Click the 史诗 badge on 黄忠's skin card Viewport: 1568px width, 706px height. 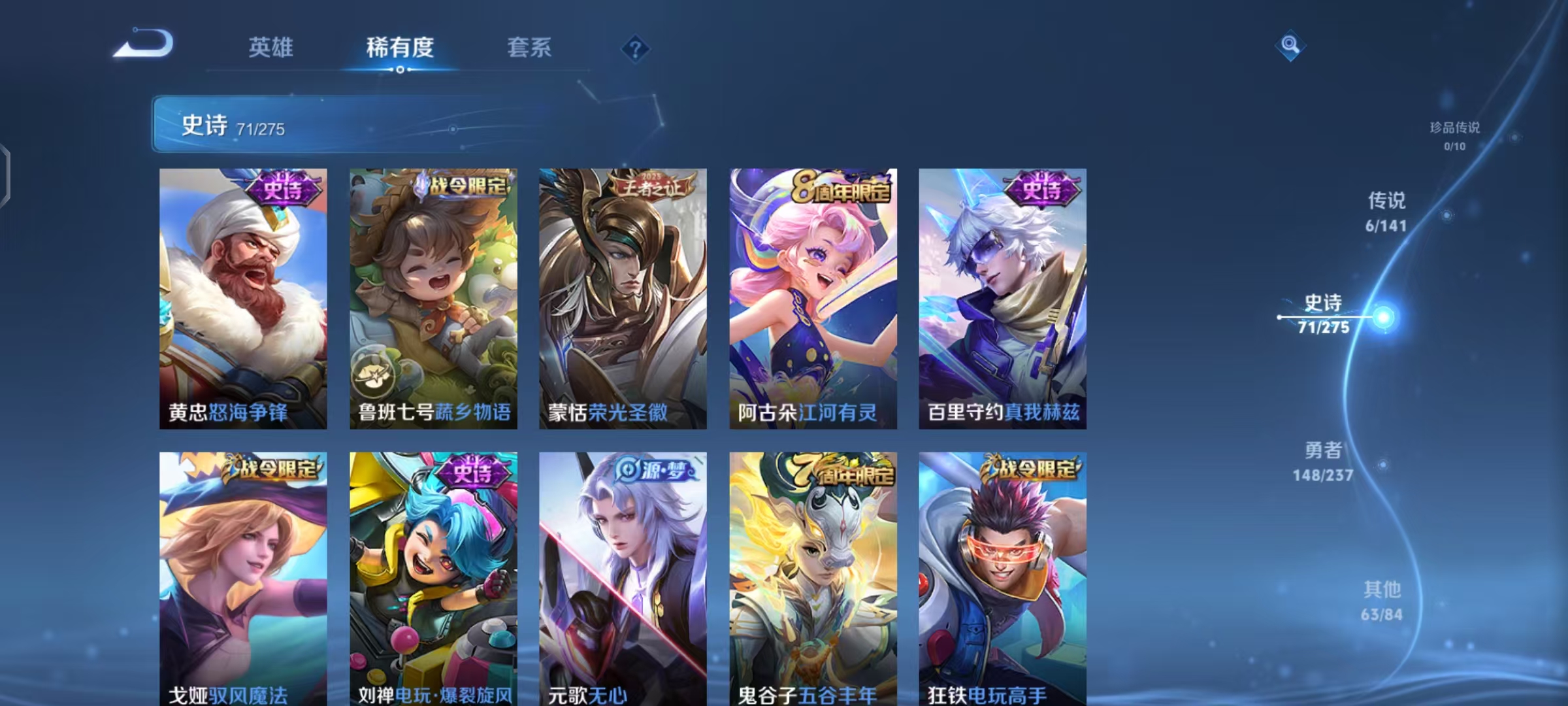pos(284,188)
